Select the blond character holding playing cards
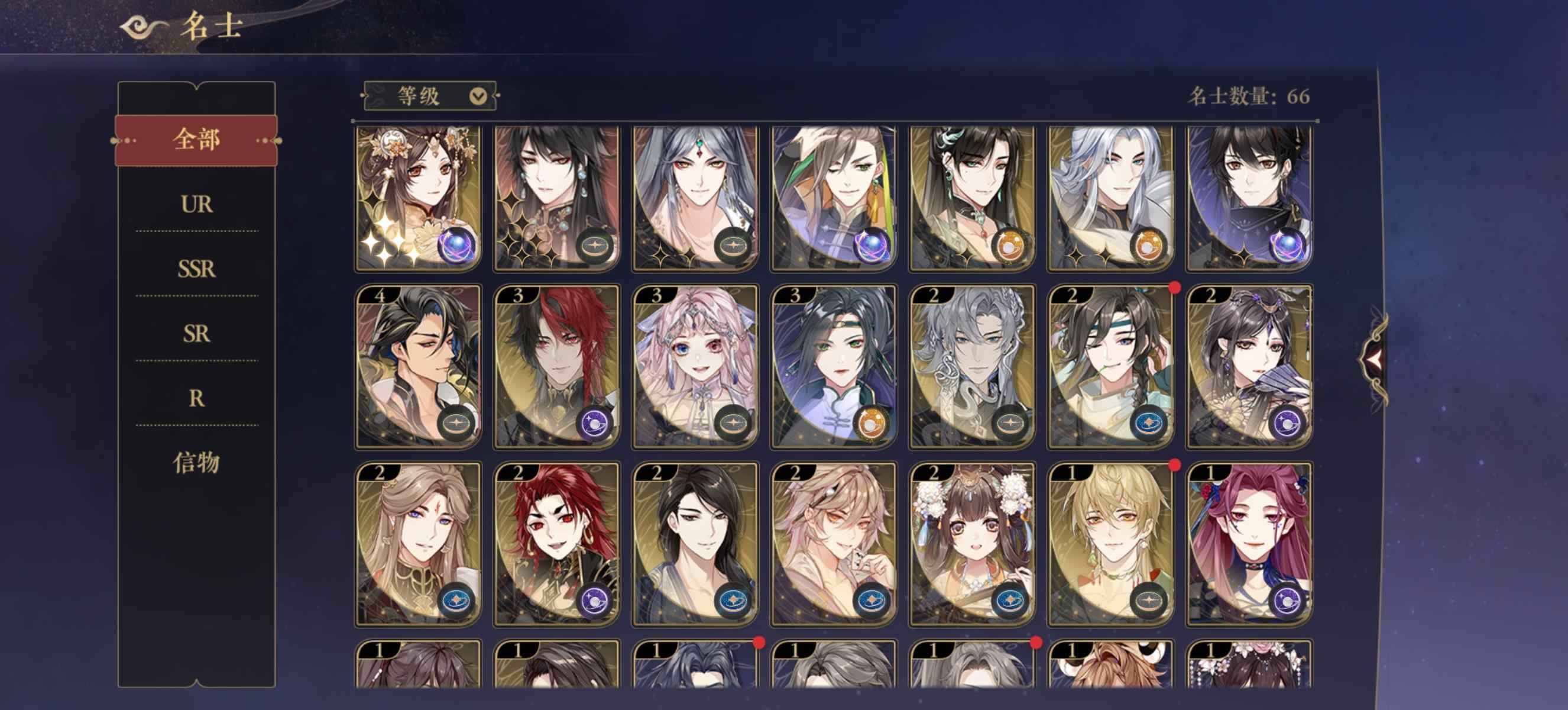This screenshot has width=1568, height=710. (832, 544)
